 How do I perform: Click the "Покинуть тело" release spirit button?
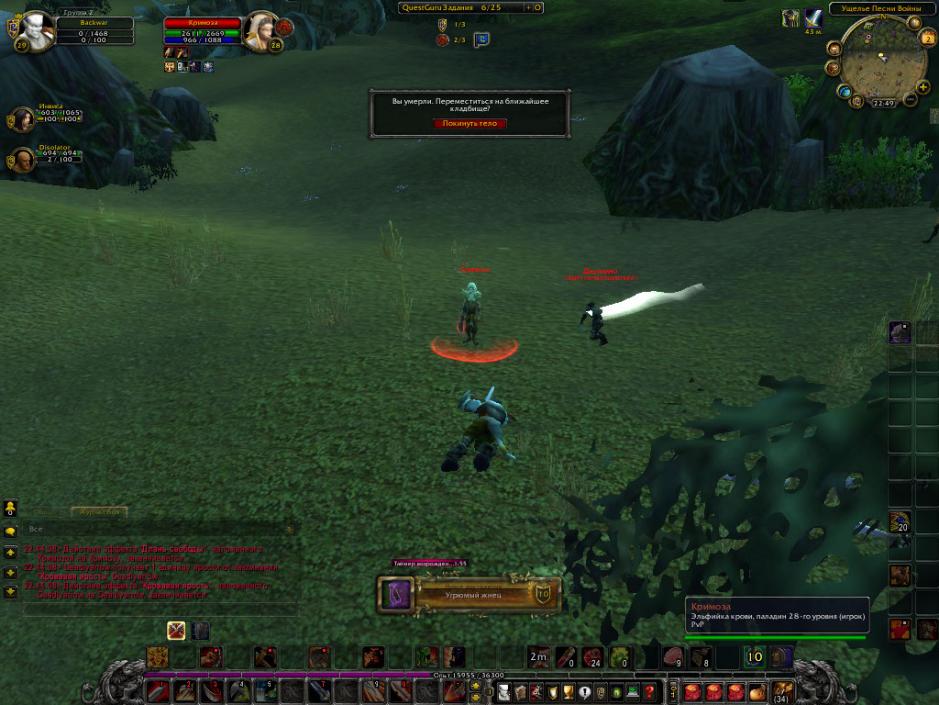[x=470, y=124]
